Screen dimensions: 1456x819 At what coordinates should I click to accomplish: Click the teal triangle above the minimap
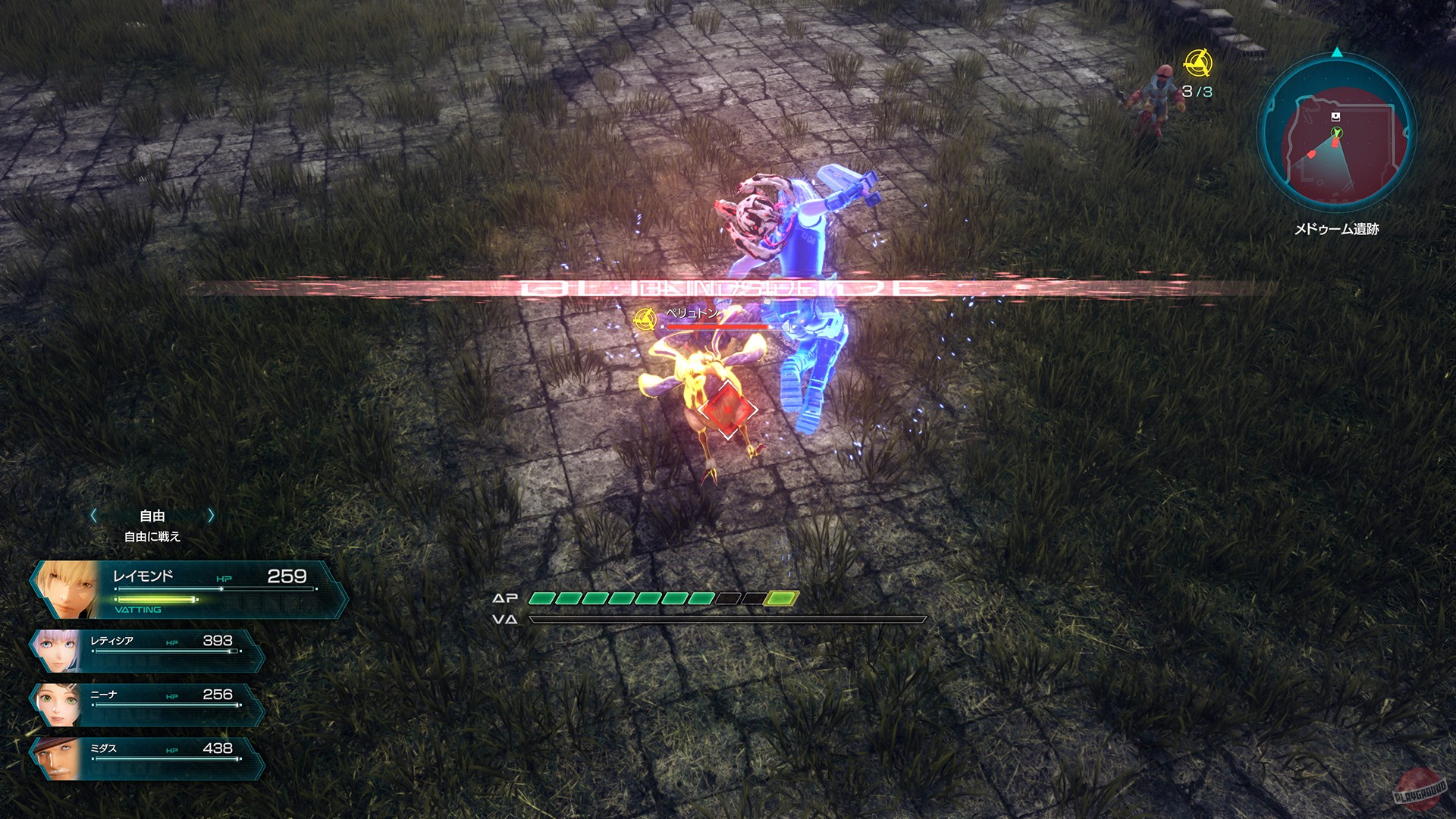coord(1337,51)
